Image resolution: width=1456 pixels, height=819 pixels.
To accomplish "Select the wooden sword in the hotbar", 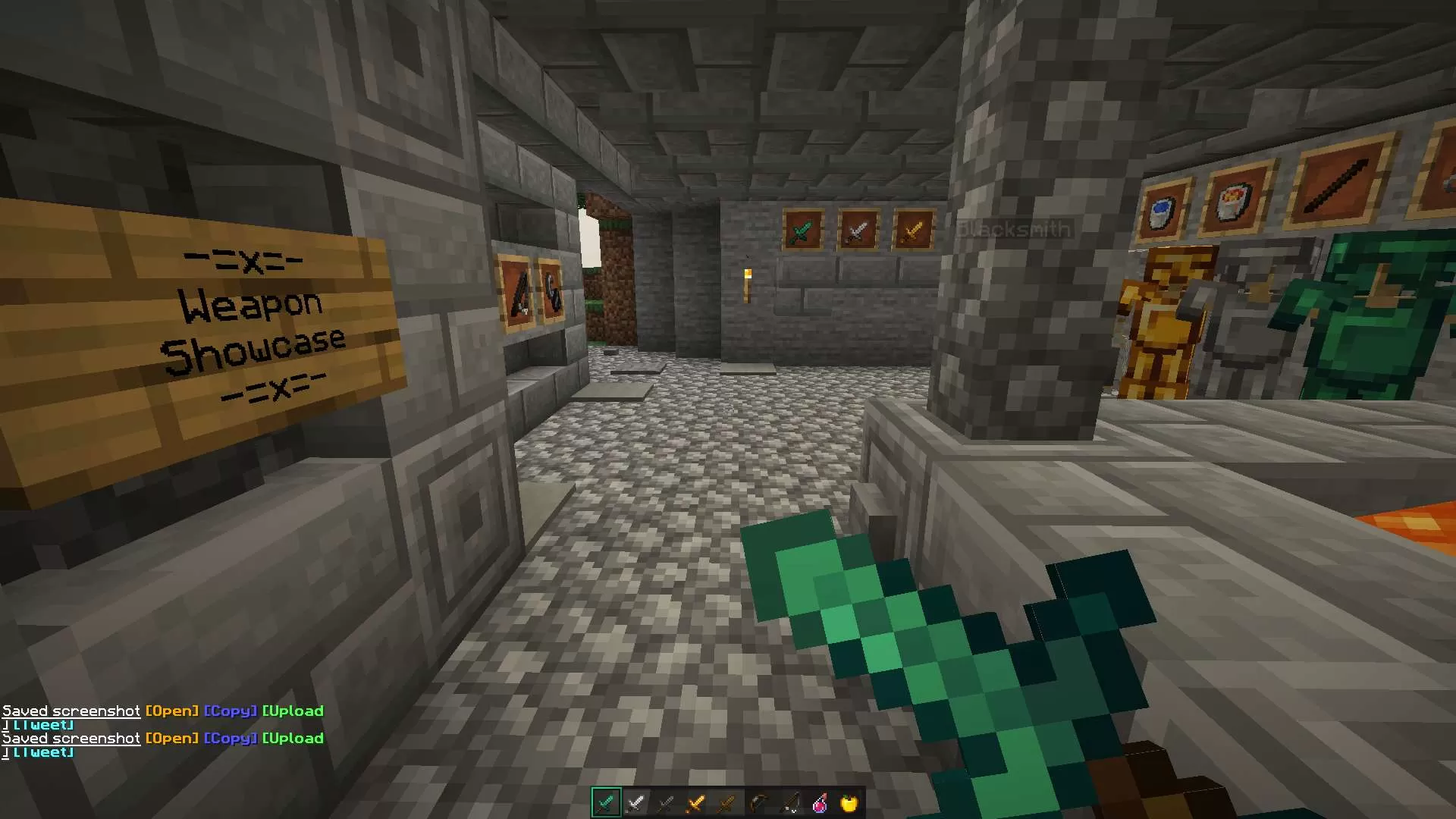I will tap(726, 802).
